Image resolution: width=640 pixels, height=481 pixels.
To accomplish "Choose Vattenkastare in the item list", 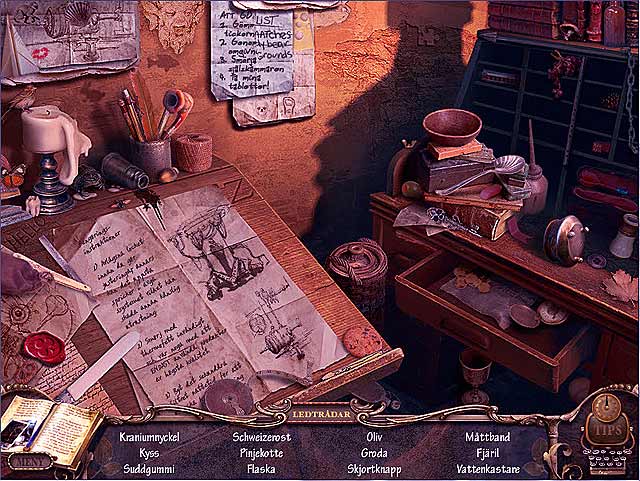I will 487,468.
